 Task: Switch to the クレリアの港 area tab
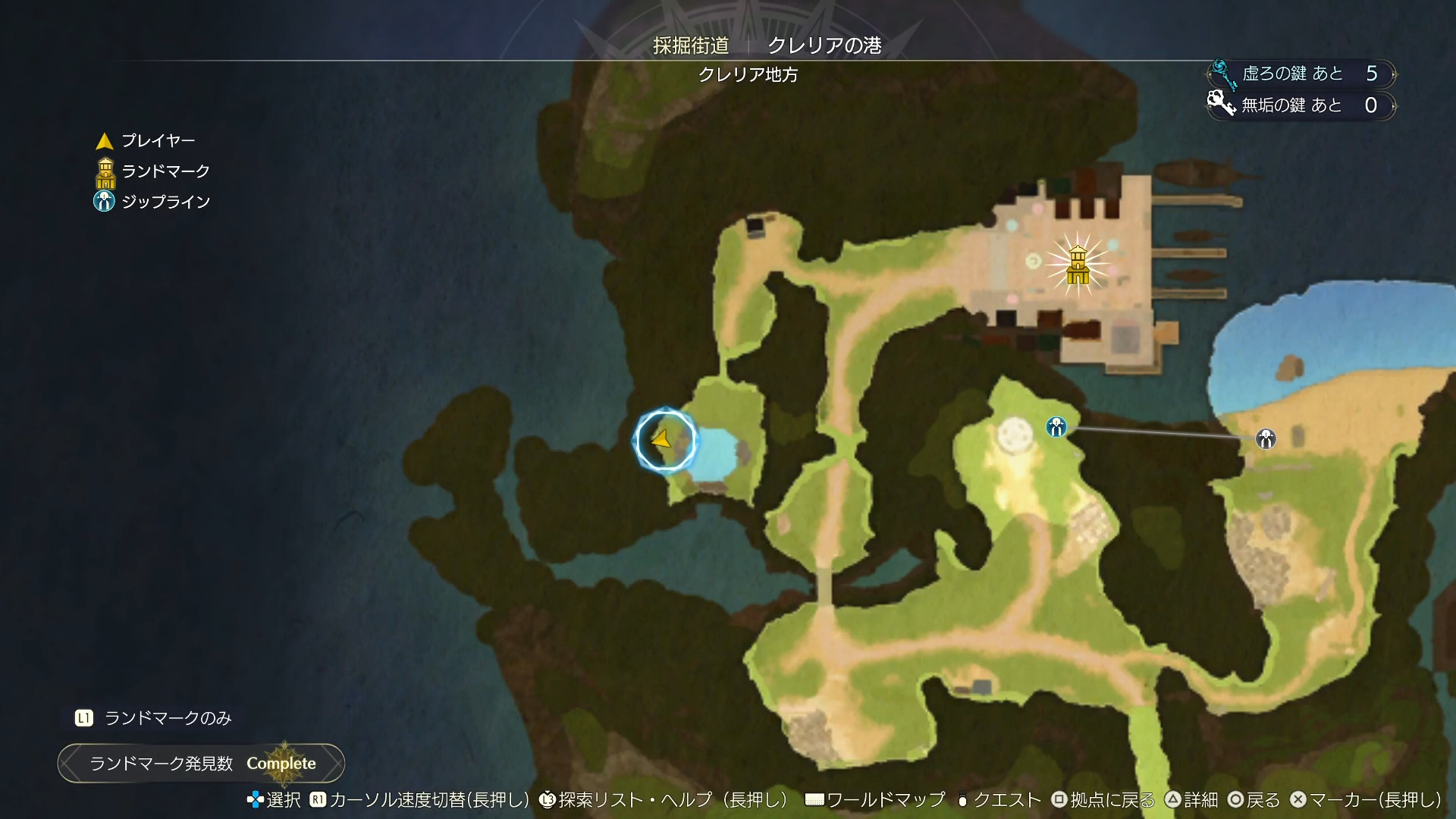pyautogui.click(x=824, y=45)
